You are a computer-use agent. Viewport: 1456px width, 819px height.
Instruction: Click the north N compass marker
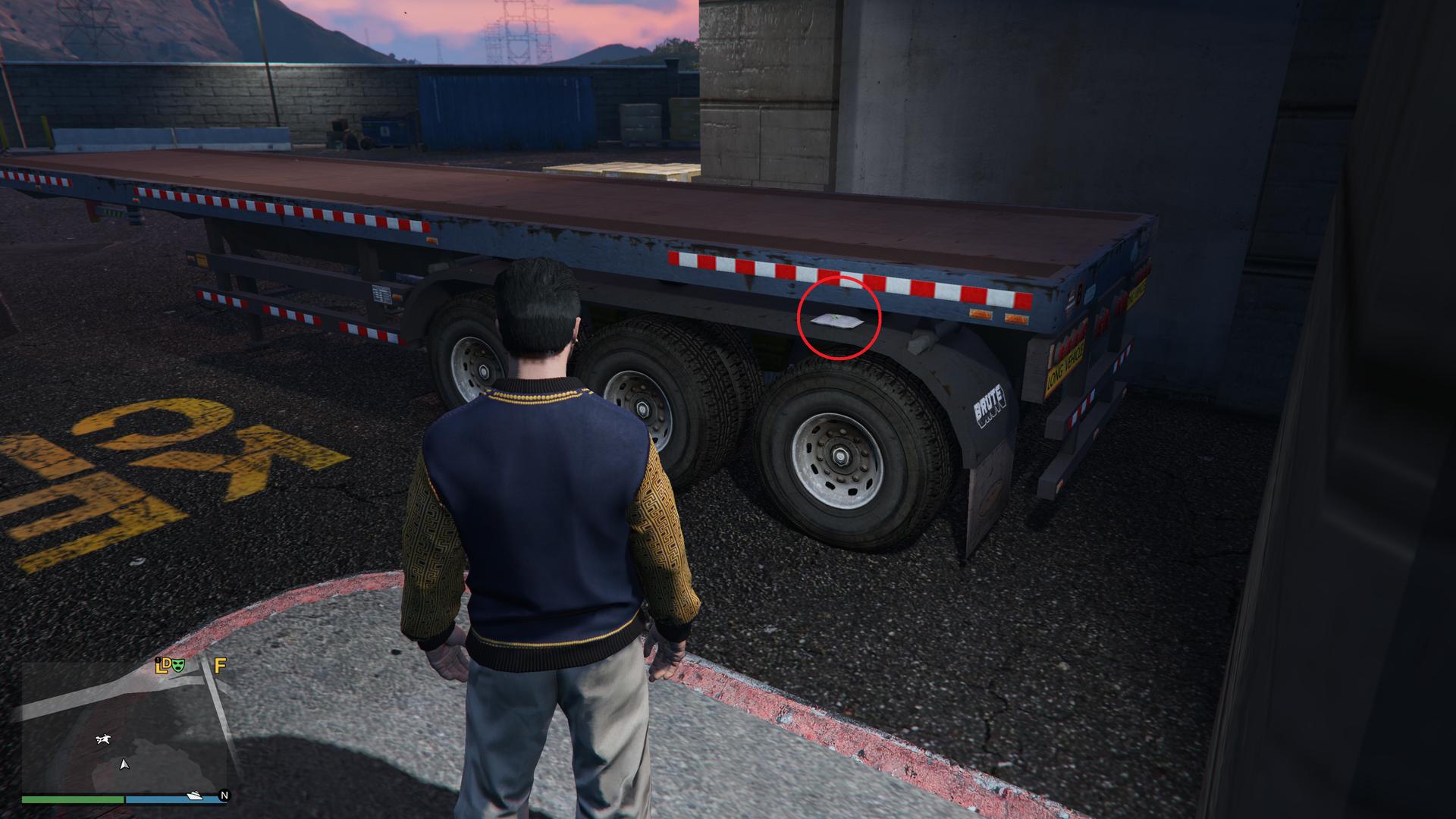pyautogui.click(x=224, y=795)
